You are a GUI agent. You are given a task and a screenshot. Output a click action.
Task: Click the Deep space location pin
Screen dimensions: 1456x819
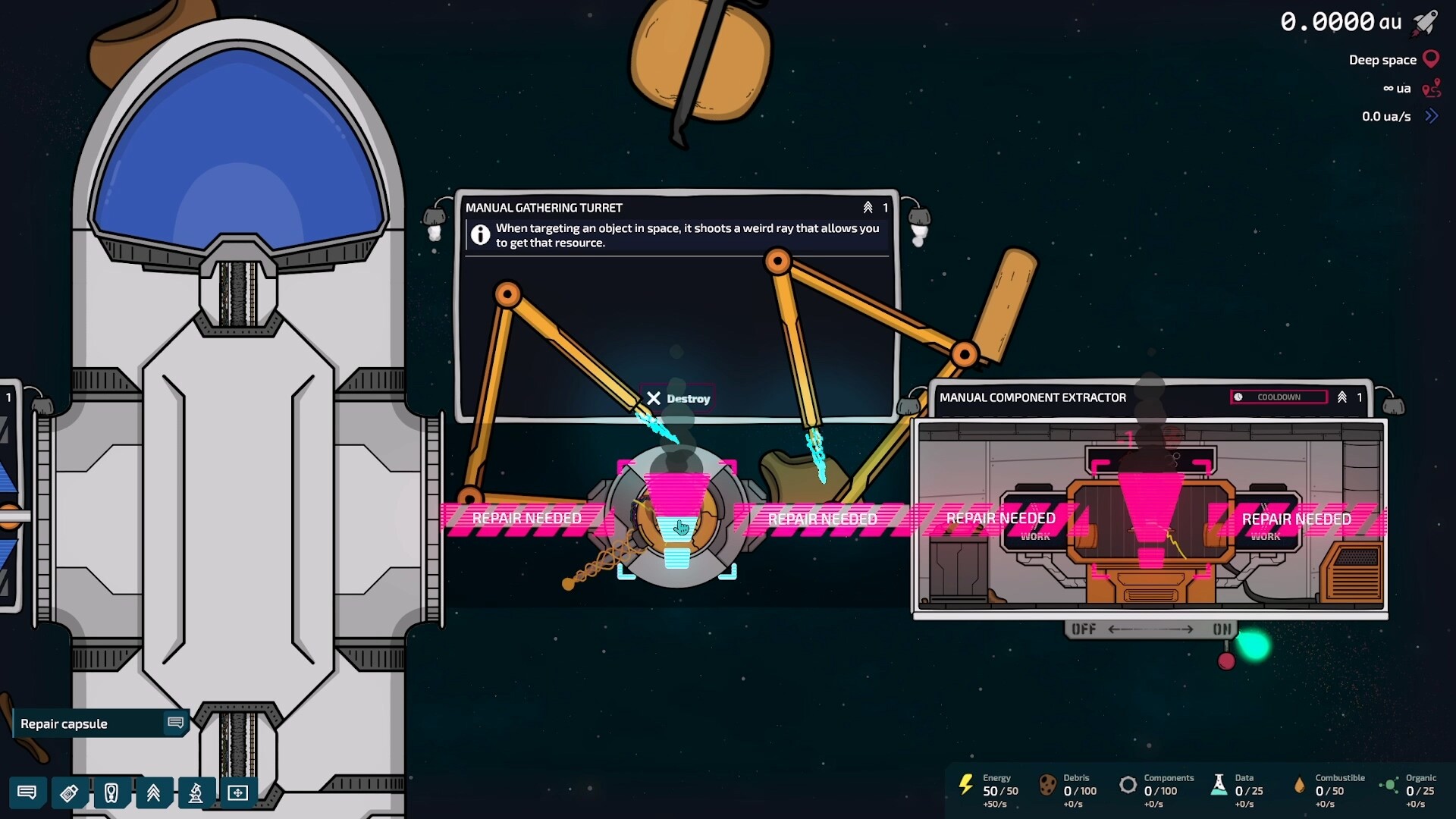1430,58
